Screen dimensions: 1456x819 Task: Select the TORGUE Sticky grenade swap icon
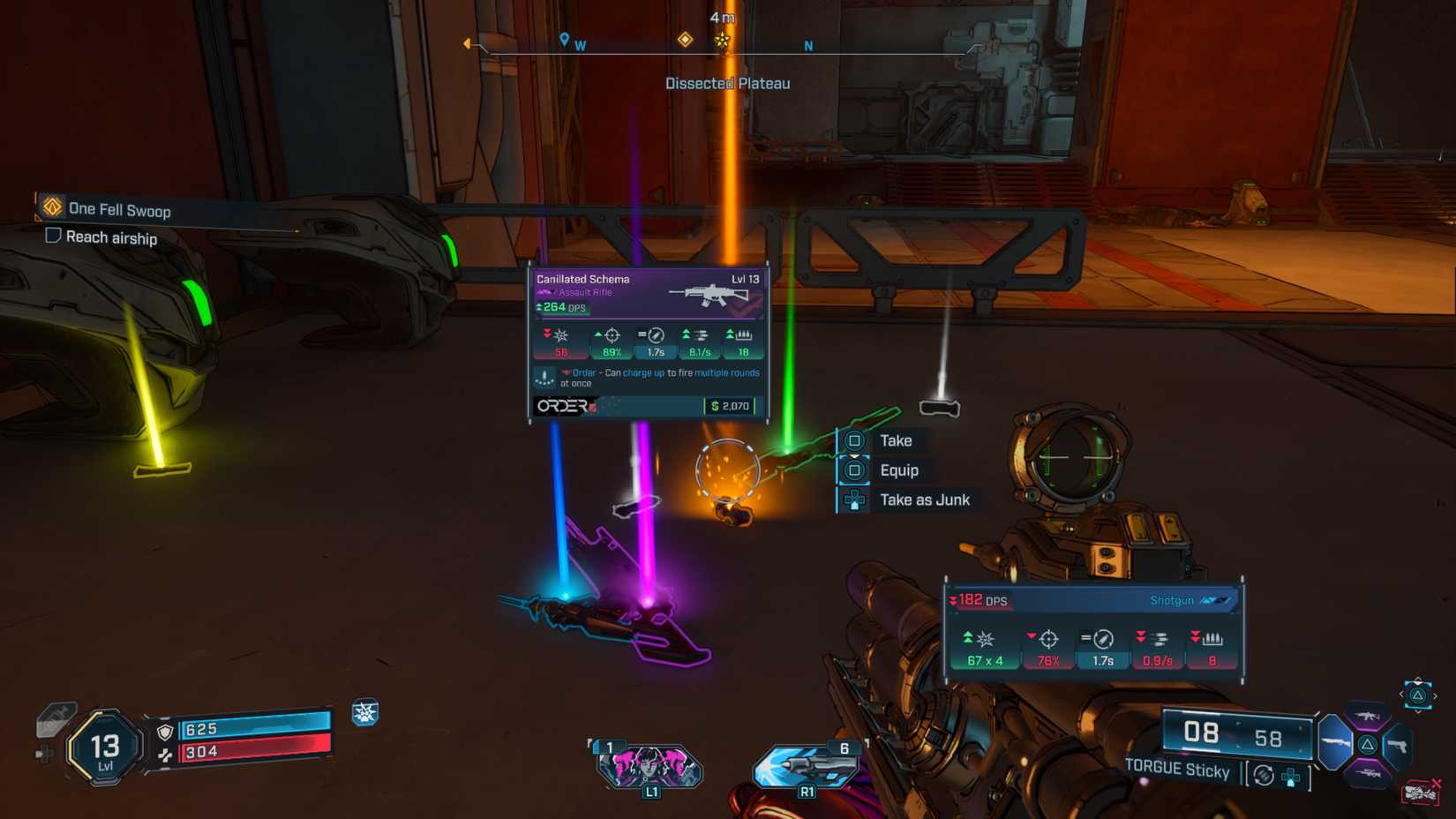point(1264,775)
